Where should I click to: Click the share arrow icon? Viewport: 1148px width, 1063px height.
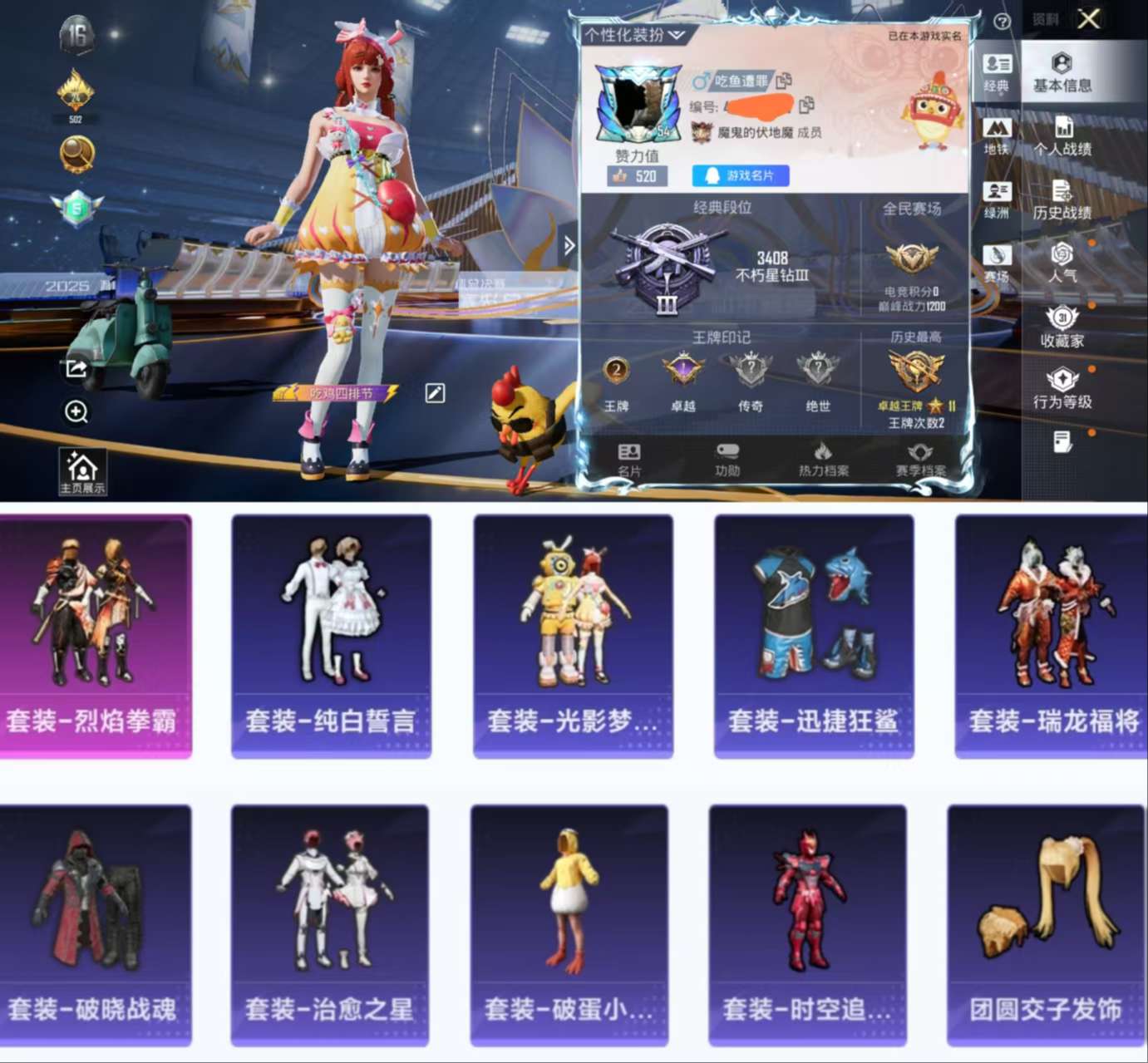coord(76,369)
